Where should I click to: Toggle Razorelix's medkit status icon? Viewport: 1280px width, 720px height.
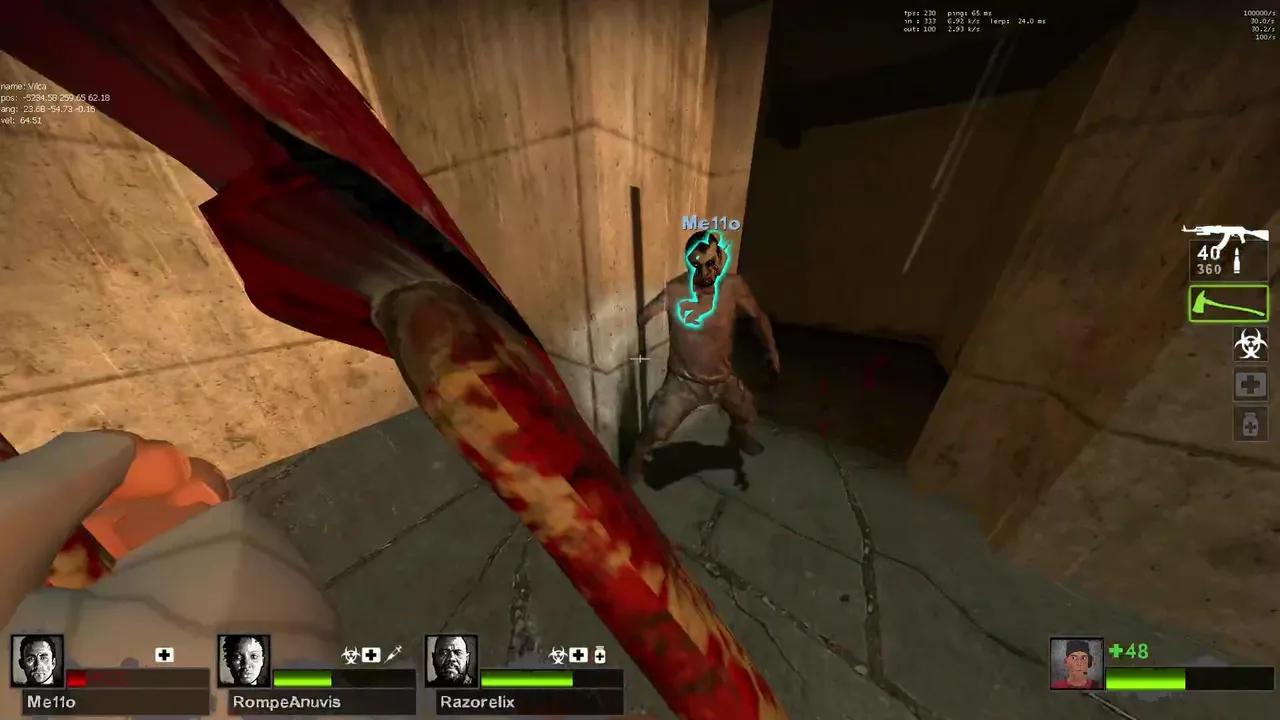[x=579, y=654]
